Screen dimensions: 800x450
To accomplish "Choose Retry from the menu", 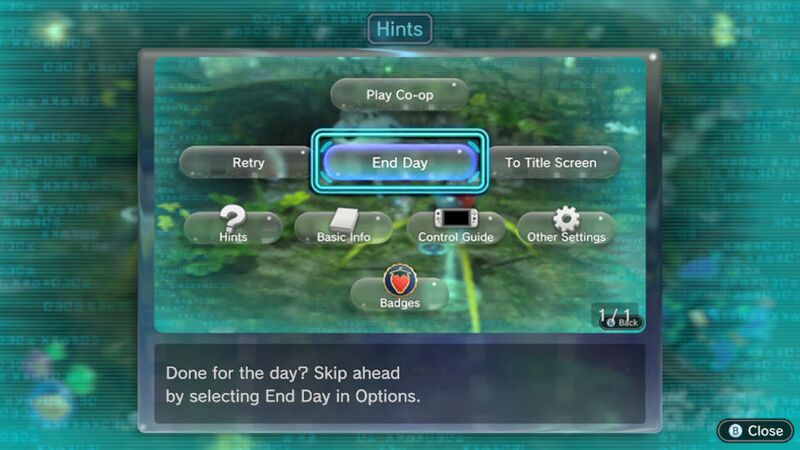I will [248, 162].
